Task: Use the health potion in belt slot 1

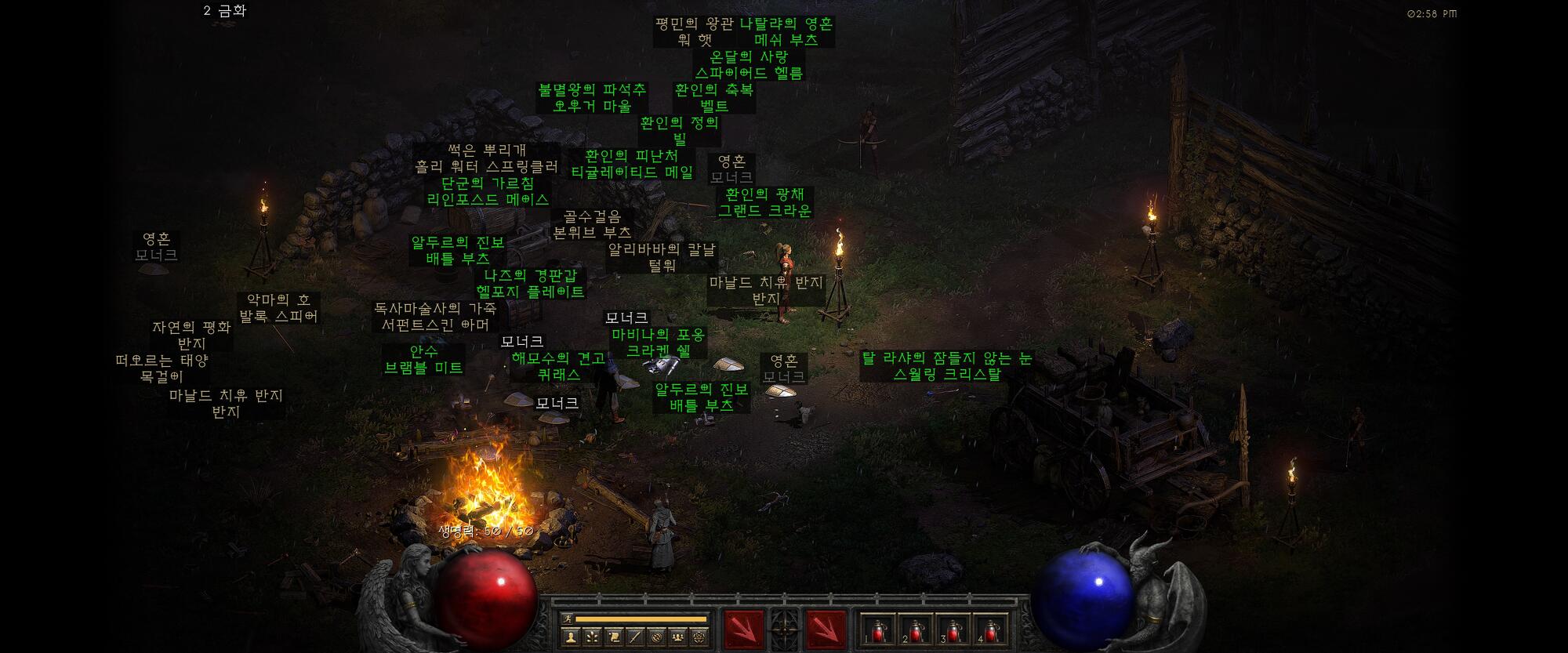Action: [877, 629]
